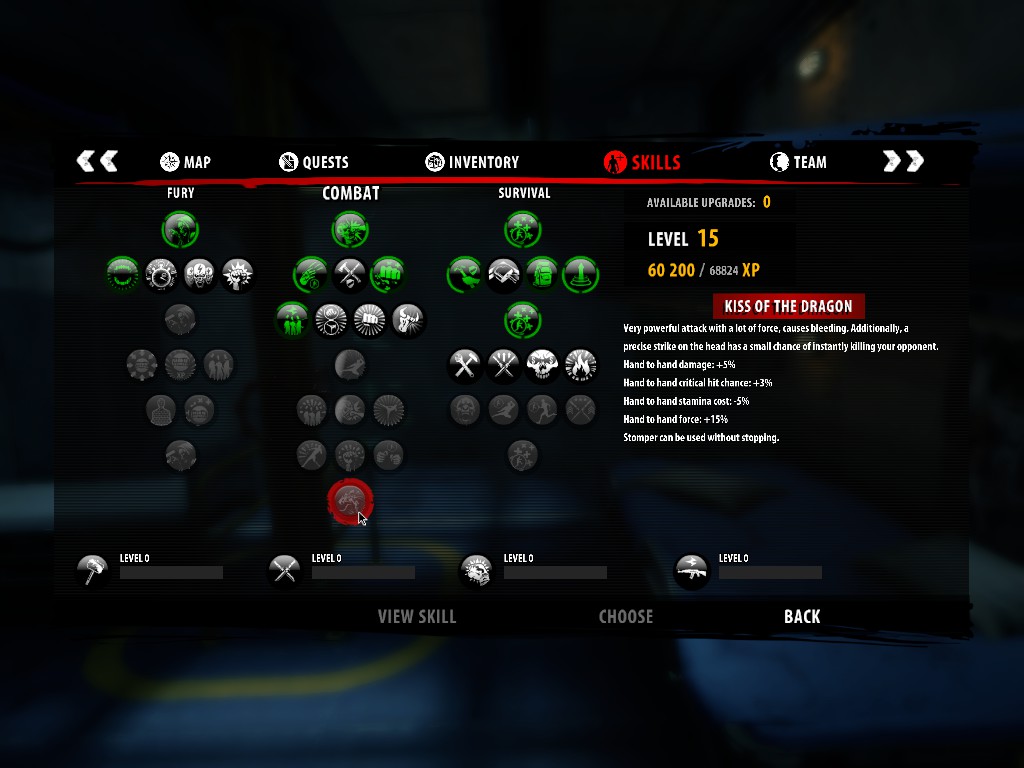
Task: Pick the green fist skill in Combat tree
Action: 388,273
